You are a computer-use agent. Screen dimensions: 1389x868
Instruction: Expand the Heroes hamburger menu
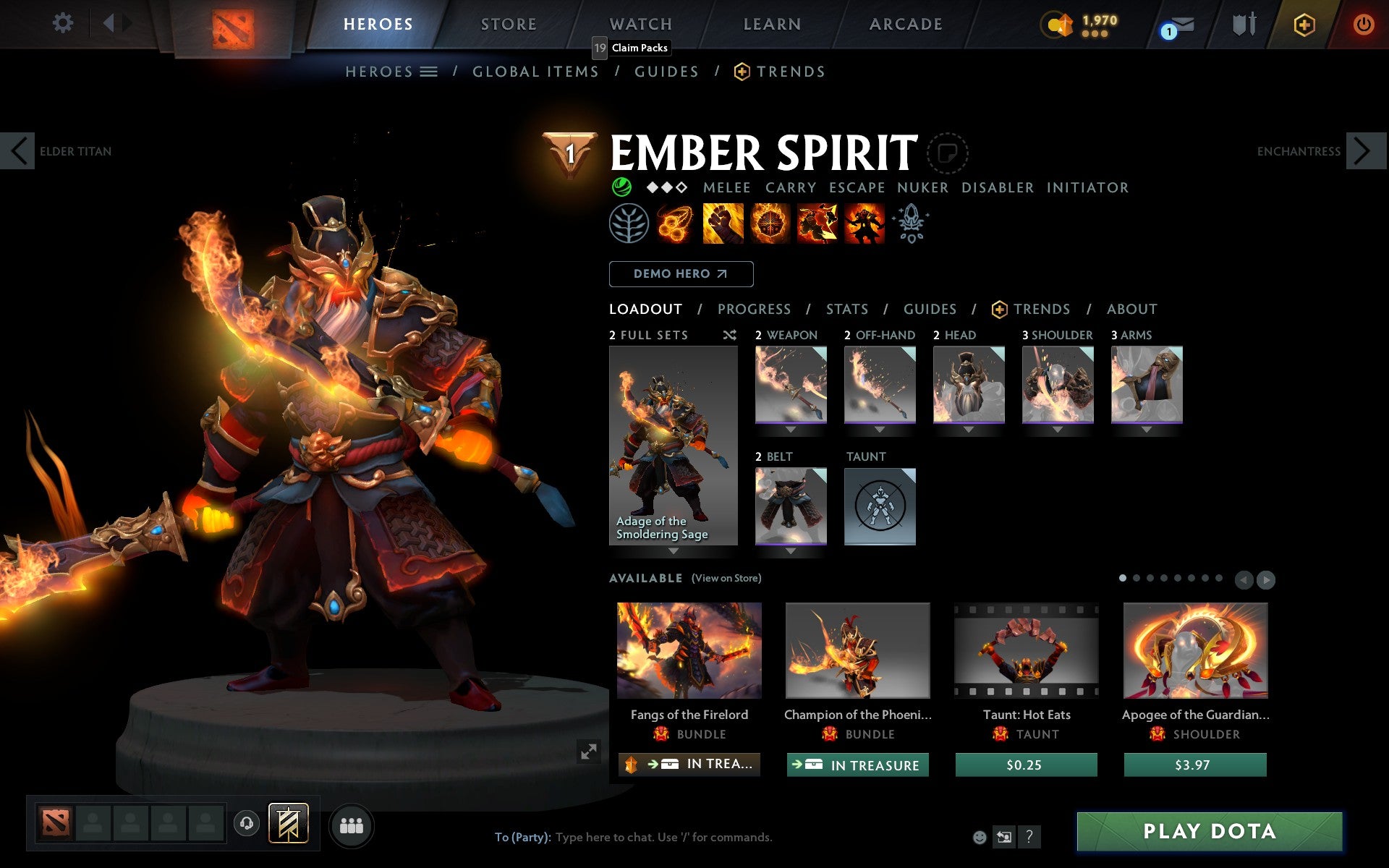click(x=428, y=71)
